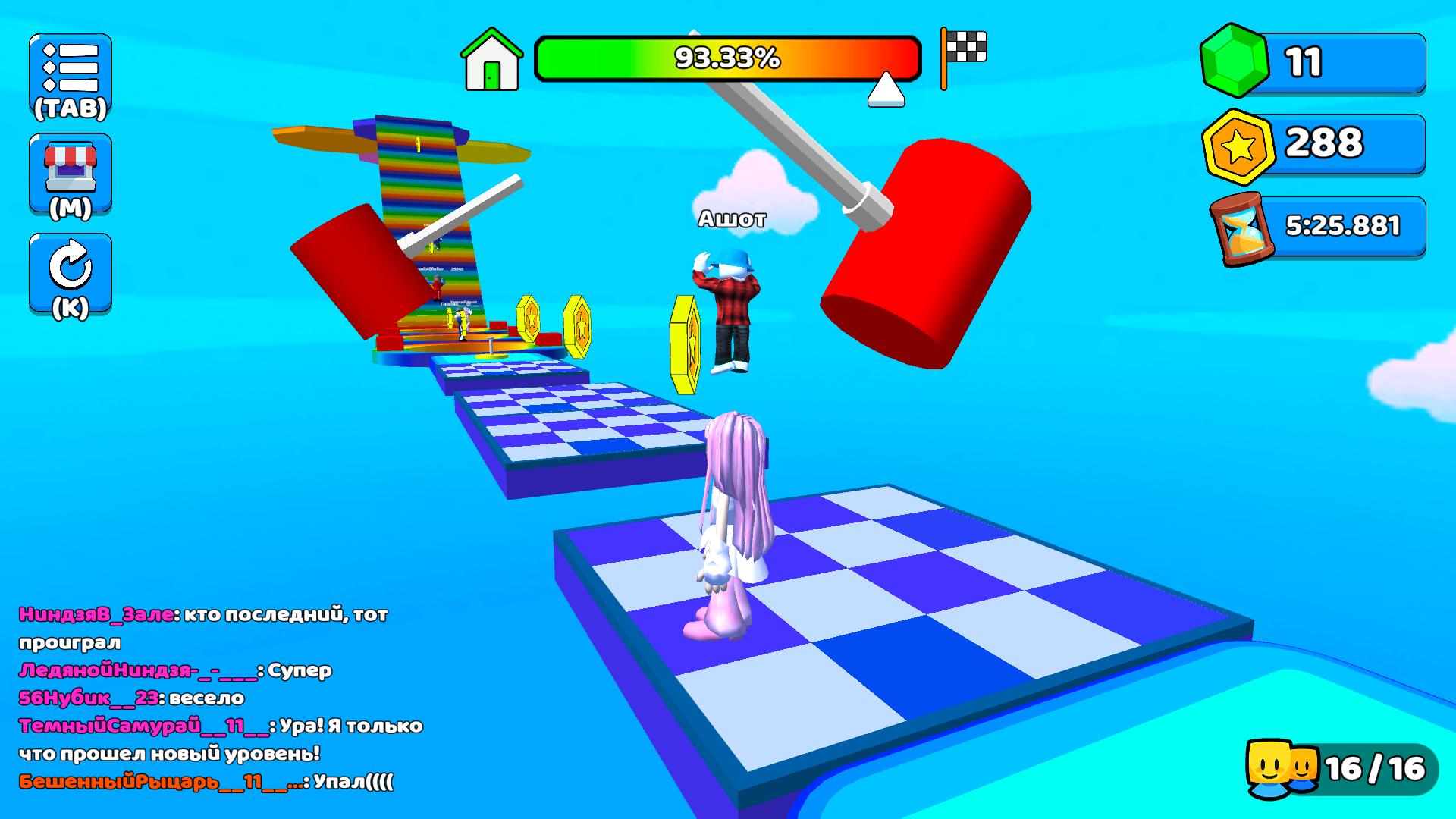Select the timer showing 5:25.881
1456x819 pixels.
1342,224
